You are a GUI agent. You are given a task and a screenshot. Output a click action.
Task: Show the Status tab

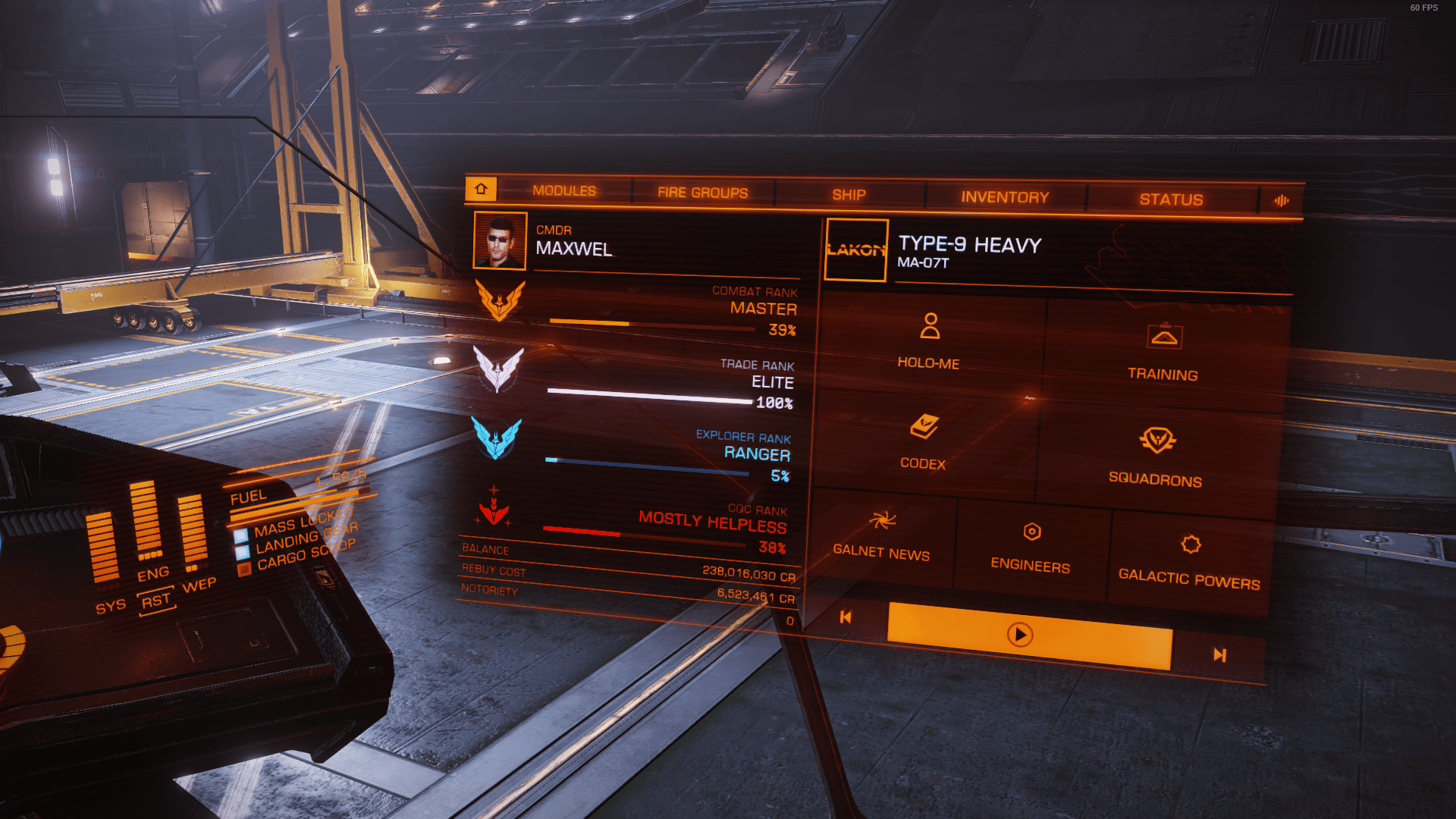(1171, 199)
